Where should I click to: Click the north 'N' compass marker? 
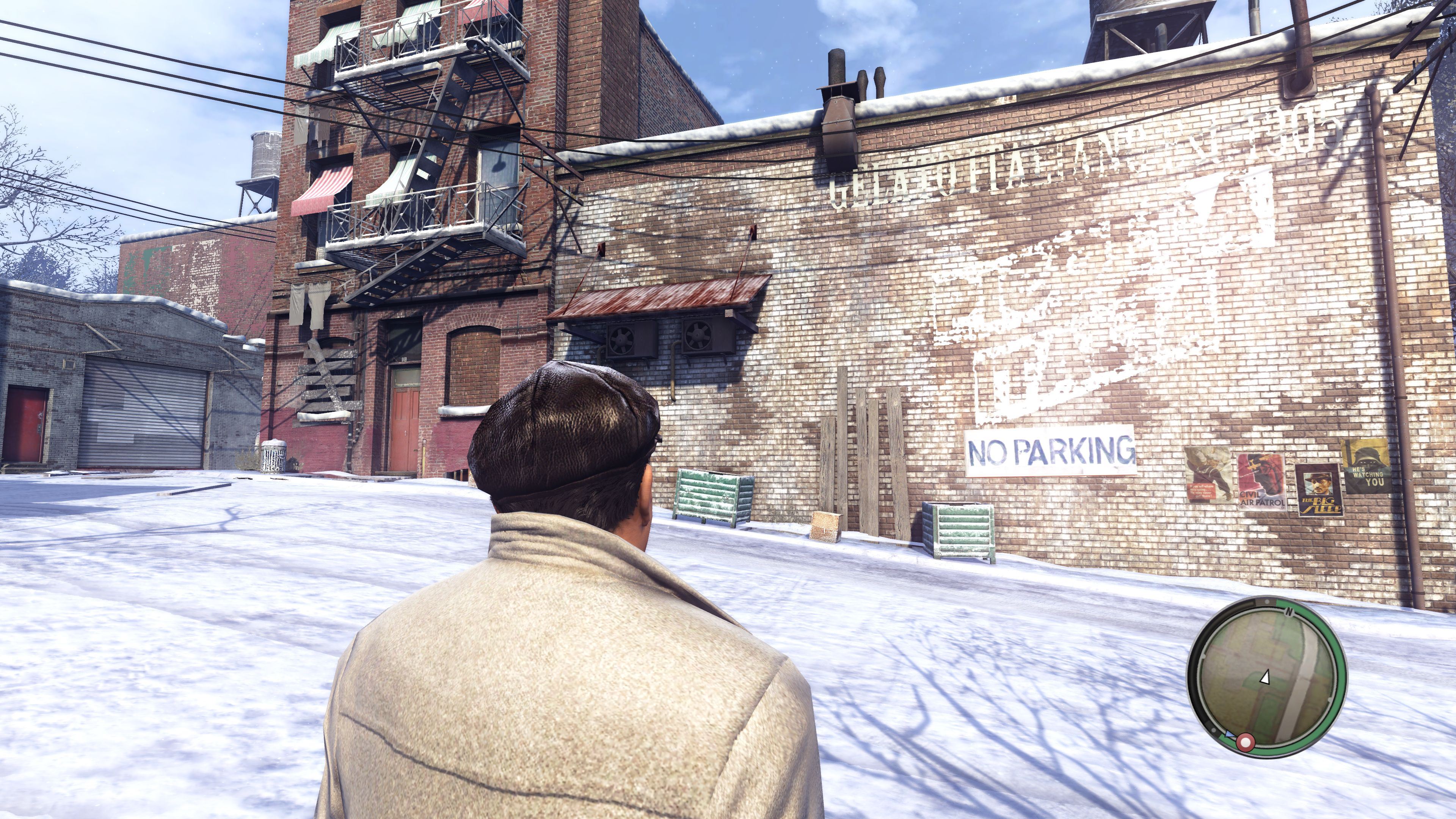click(x=1289, y=612)
